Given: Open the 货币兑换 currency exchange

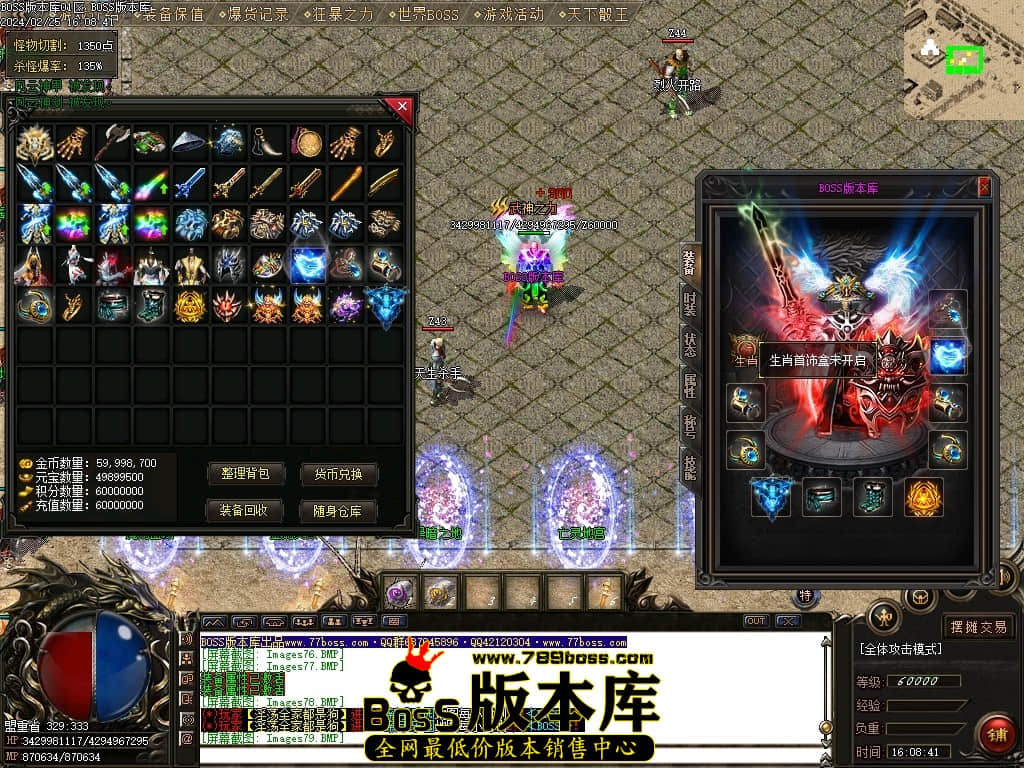Looking at the screenshot, I should point(339,474).
